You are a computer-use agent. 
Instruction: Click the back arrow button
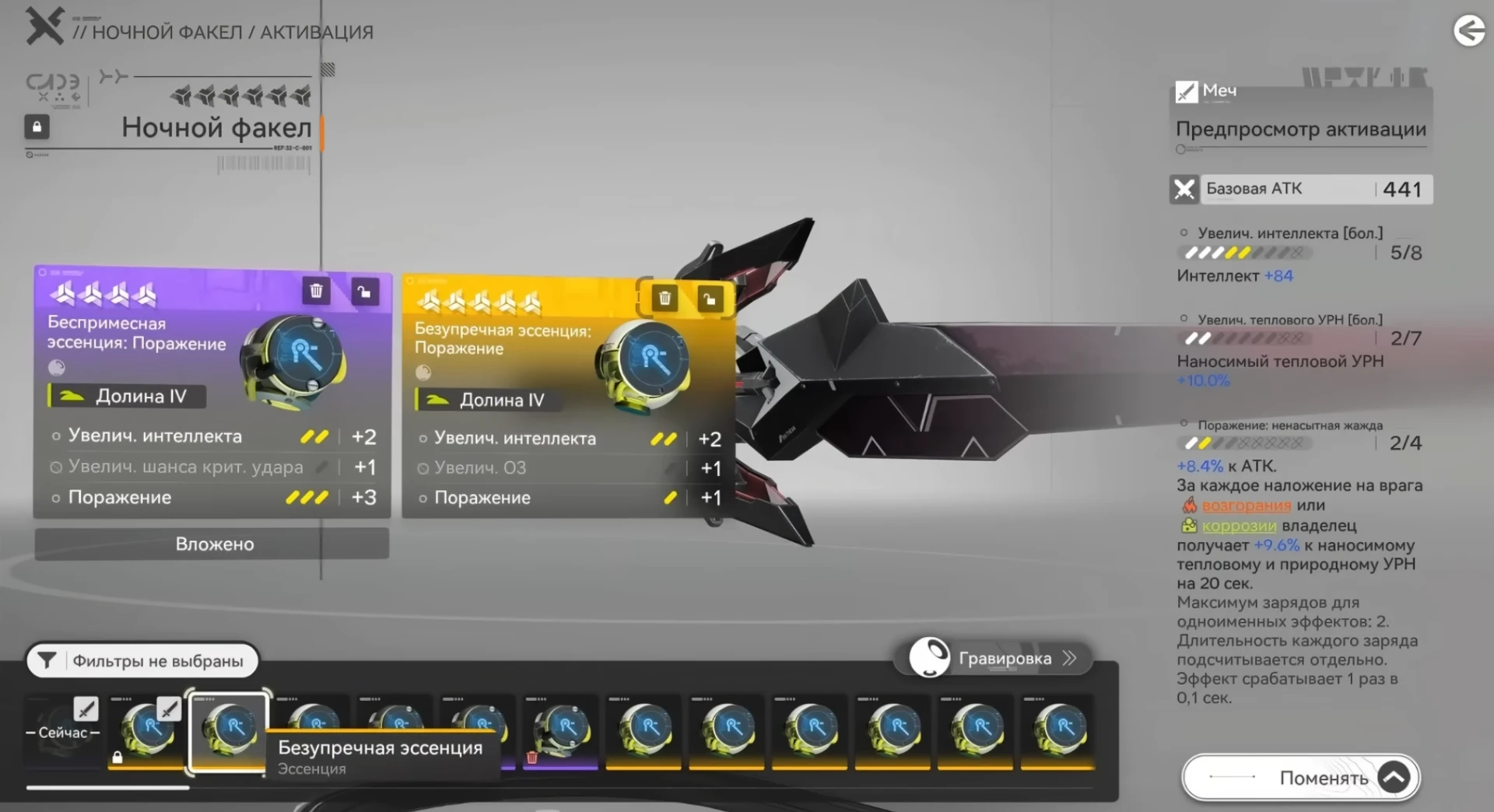[x=1469, y=31]
